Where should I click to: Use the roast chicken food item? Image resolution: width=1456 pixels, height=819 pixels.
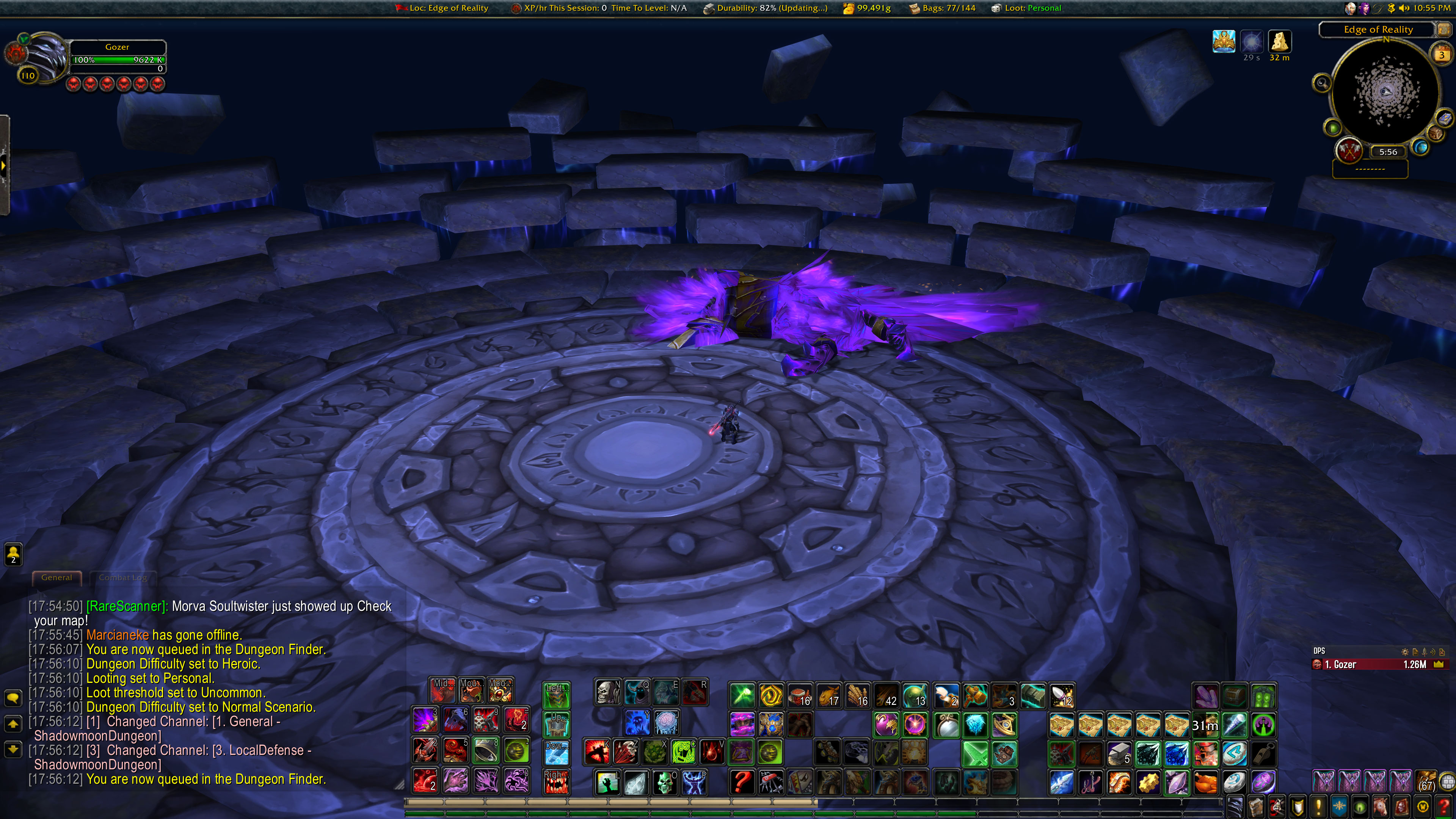click(x=1205, y=783)
